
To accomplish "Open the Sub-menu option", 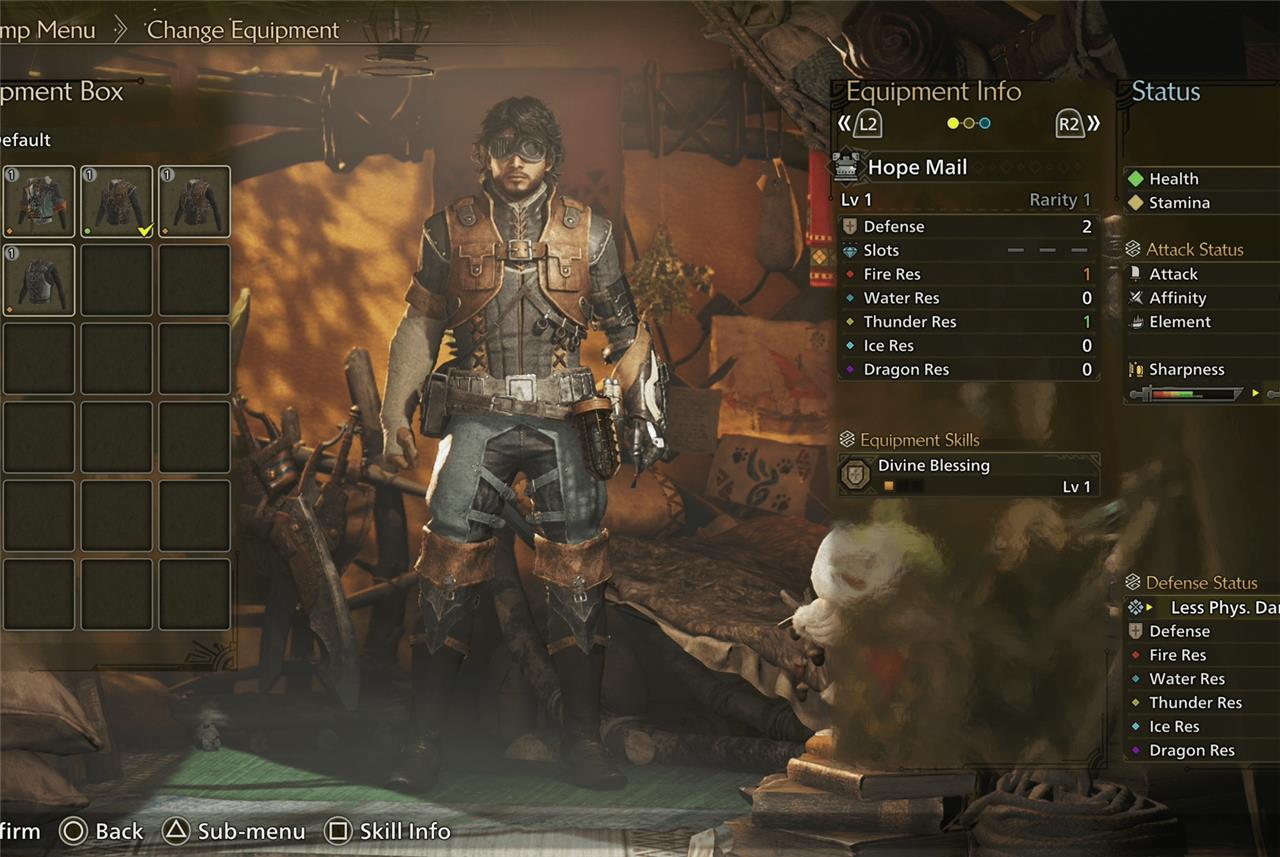I will coord(235,831).
